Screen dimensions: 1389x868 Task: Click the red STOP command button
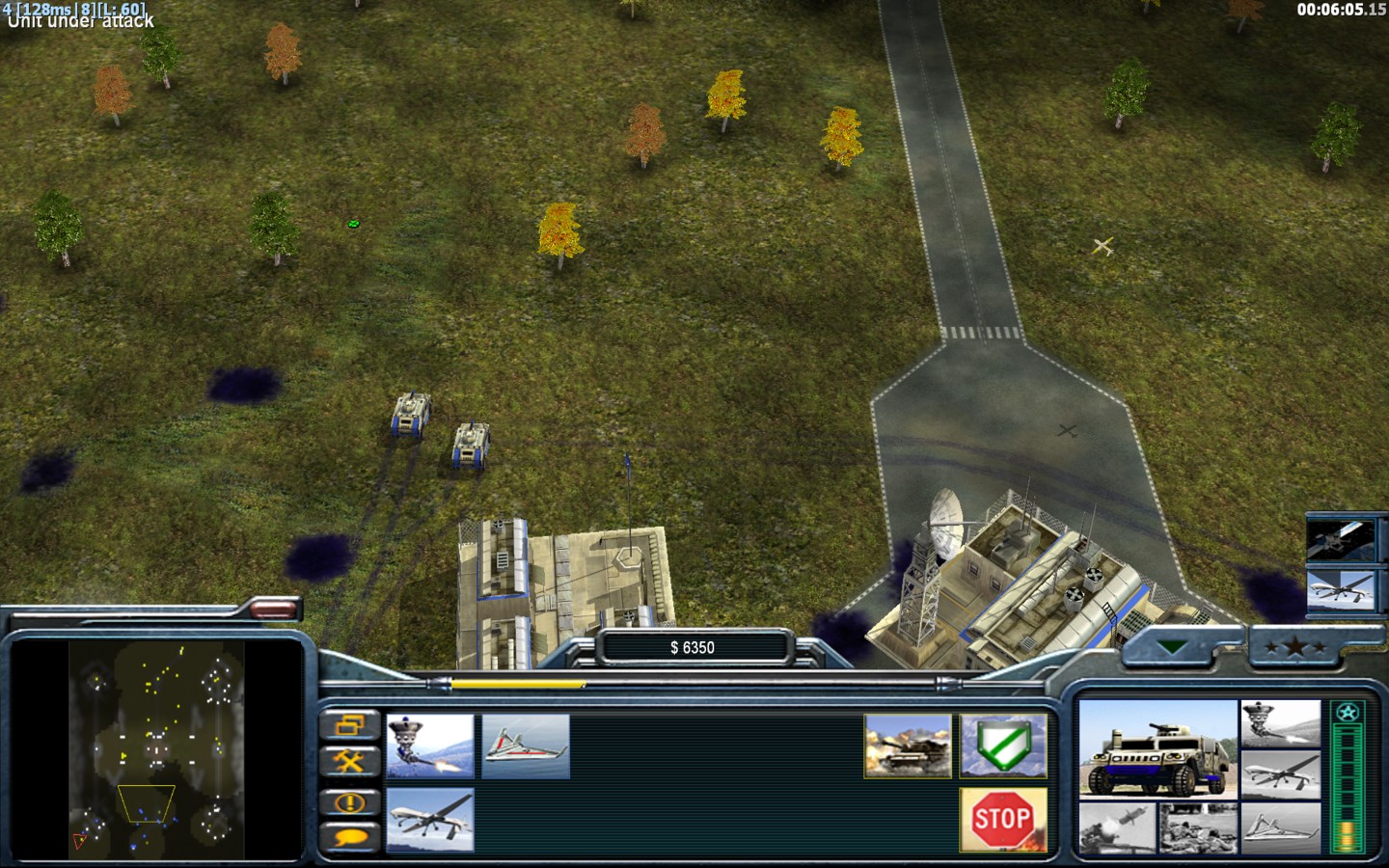point(1003,820)
